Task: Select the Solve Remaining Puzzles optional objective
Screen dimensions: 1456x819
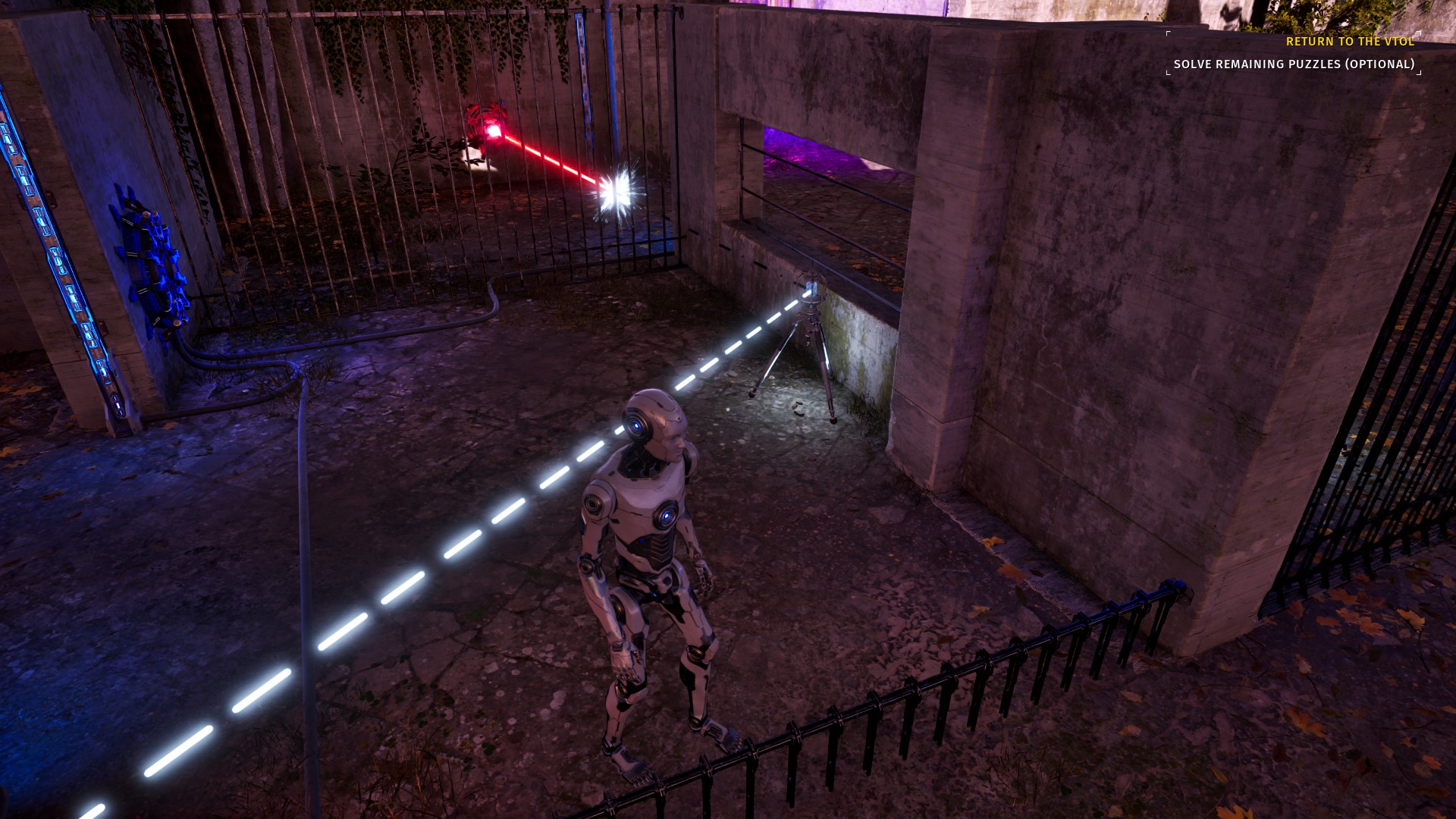Action: [x=1294, y=64]
